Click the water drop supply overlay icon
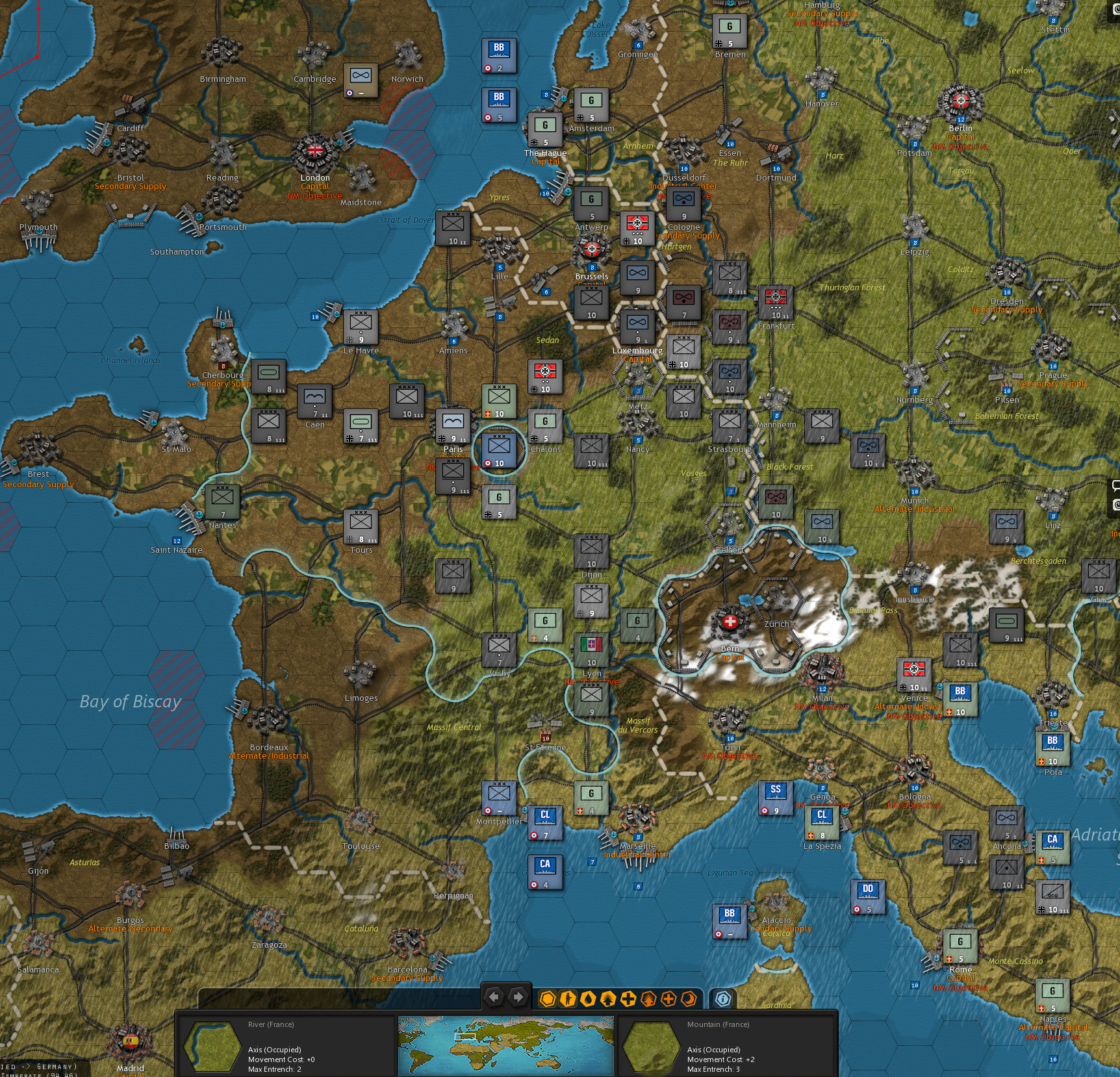This screenshot has width=1120, height=1077. (x=589, y=999)
